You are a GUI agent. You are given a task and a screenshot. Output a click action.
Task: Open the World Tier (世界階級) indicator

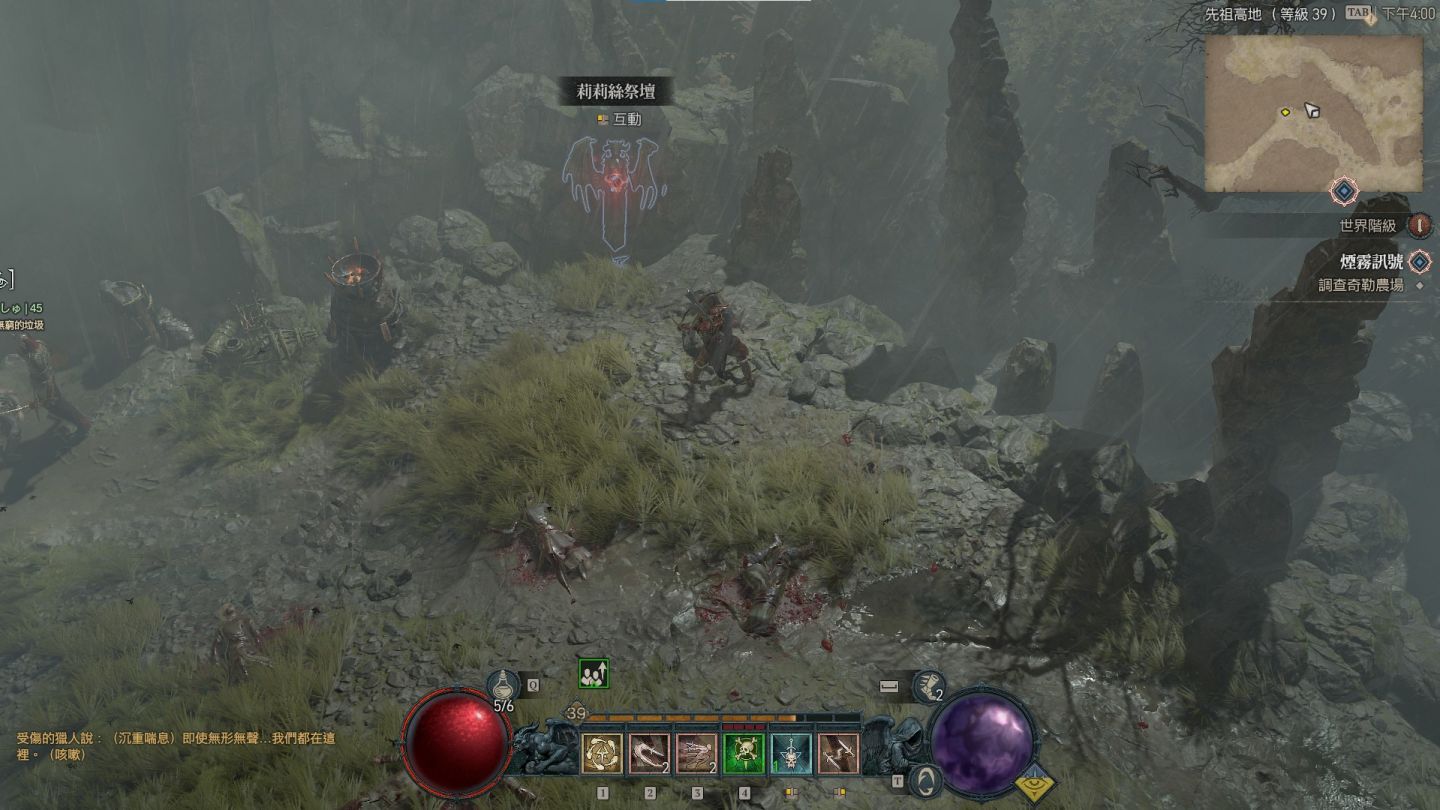(1419, 226)
